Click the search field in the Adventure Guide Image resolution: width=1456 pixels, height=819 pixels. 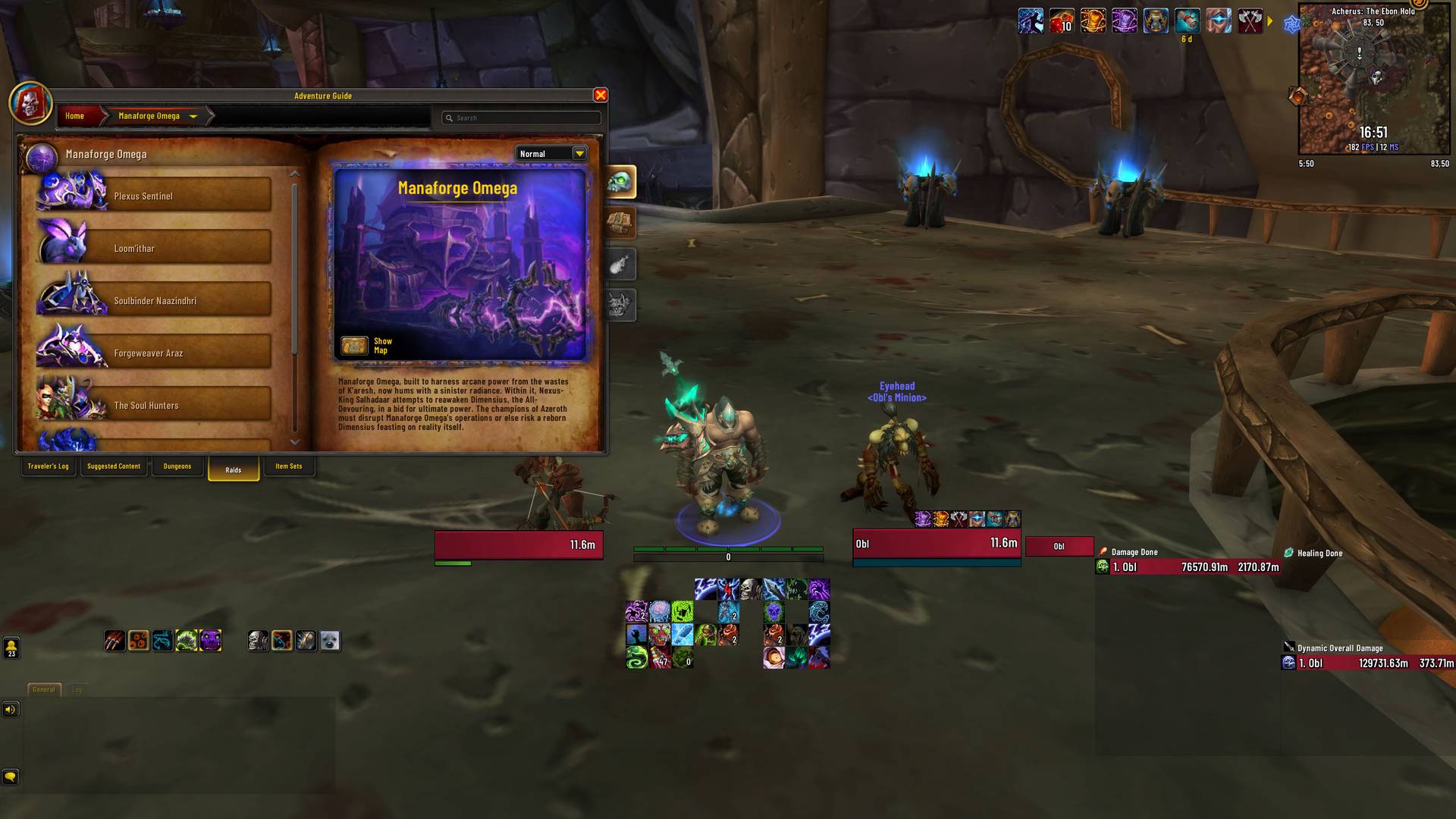[x=521, y=118]
